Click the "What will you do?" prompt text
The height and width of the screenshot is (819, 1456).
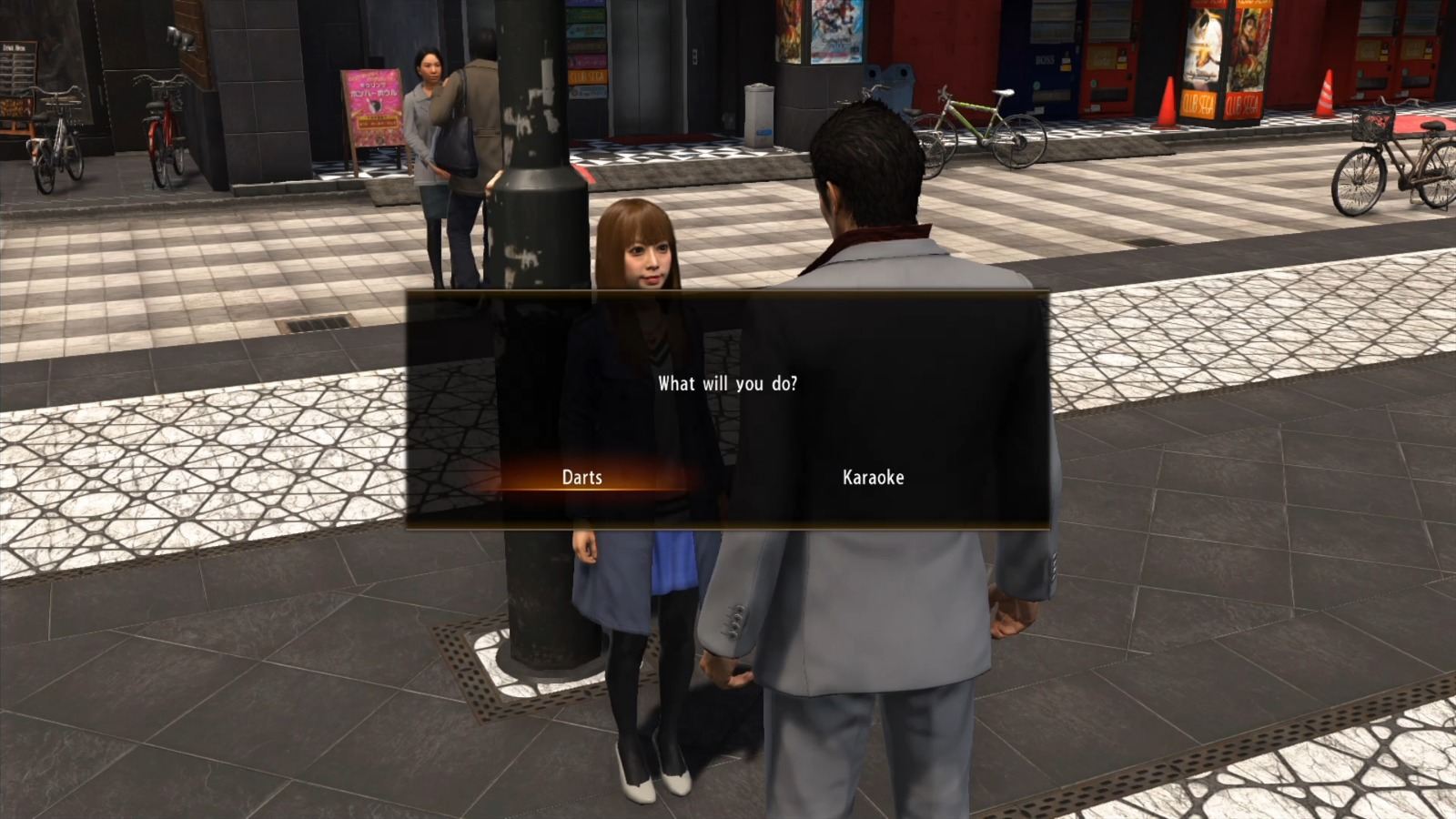tap(728, 384)
